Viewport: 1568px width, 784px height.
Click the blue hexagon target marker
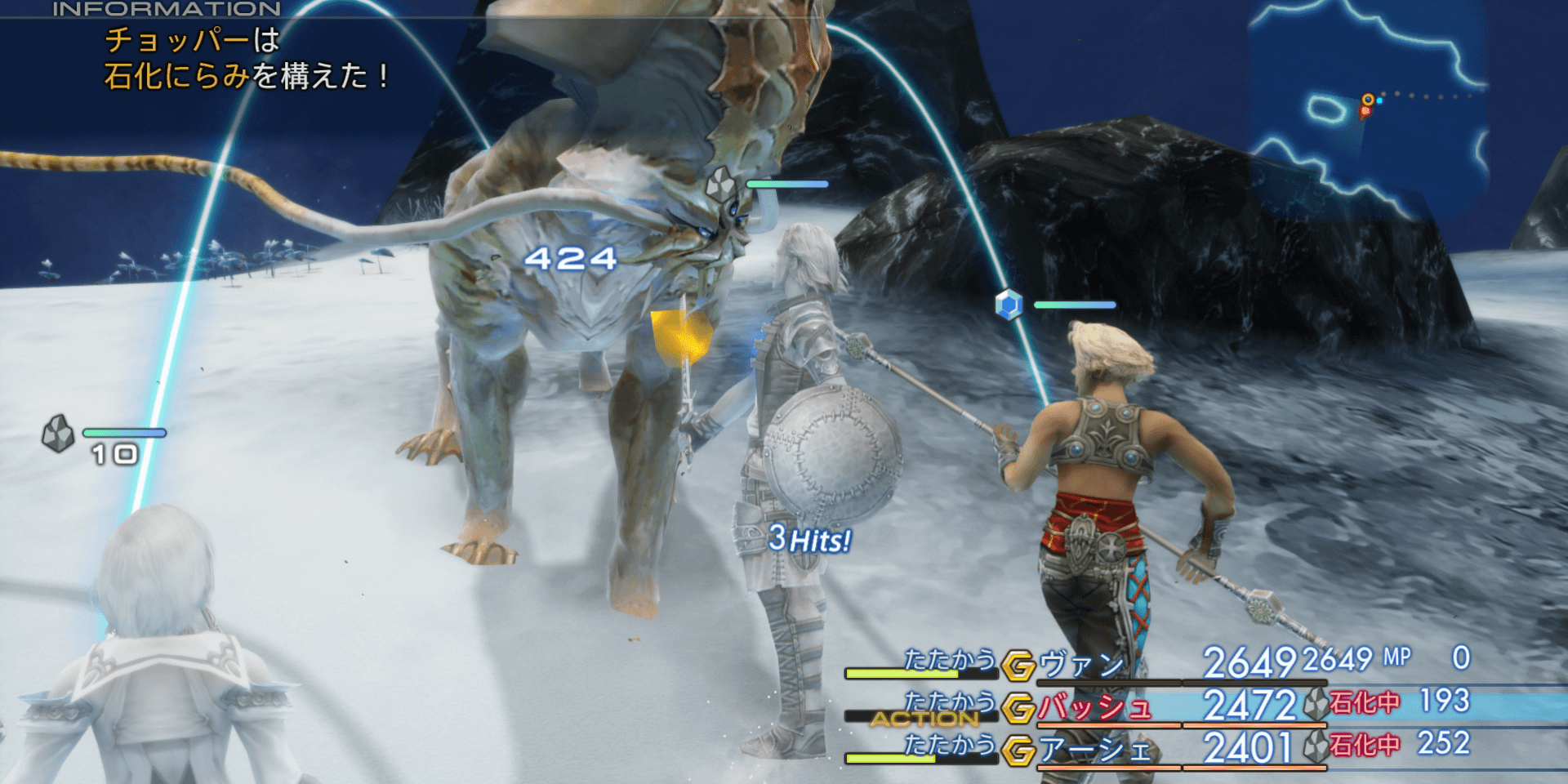coord(1009,305)
